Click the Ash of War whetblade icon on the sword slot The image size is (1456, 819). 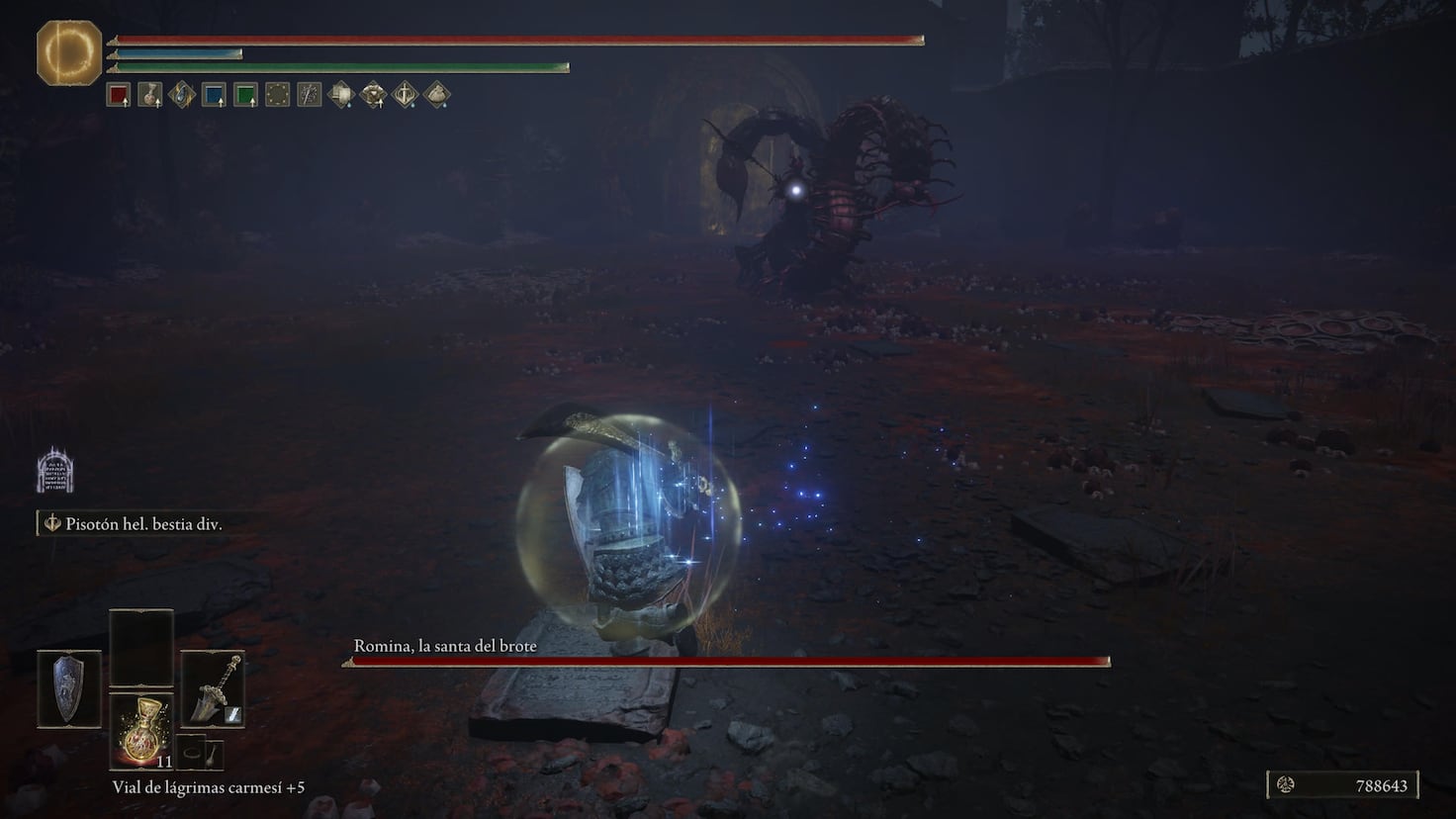234,715
